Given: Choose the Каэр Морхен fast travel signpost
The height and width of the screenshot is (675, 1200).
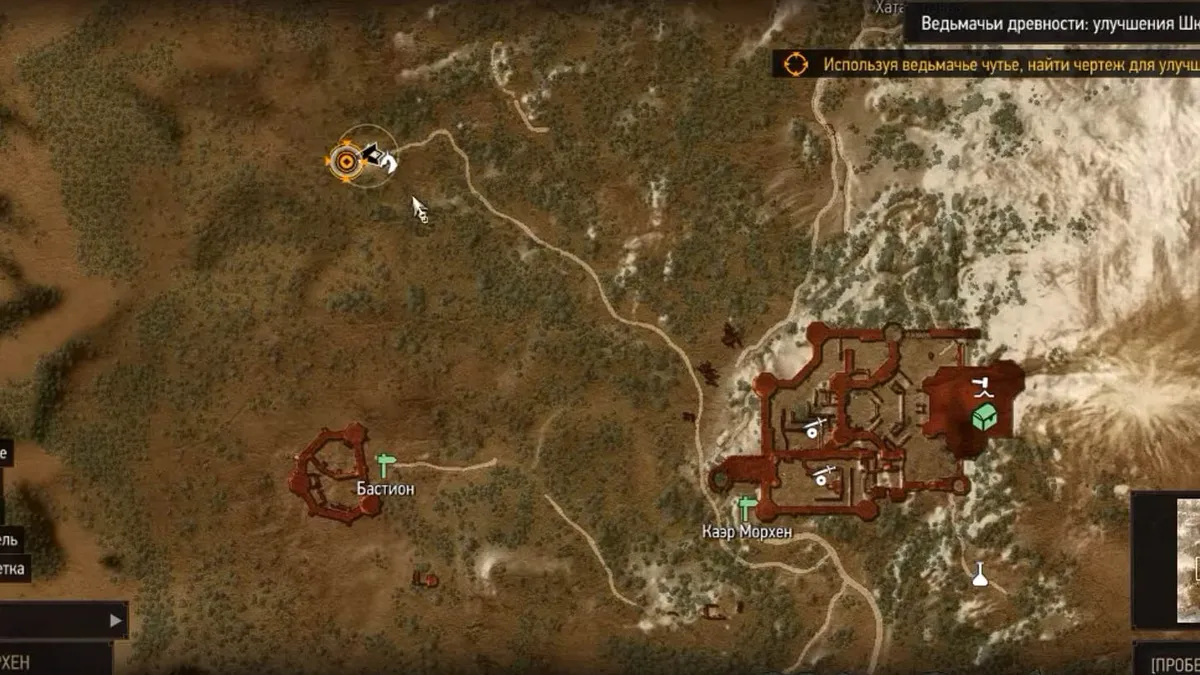Looking at the screenshot, I should click(746, 508).
